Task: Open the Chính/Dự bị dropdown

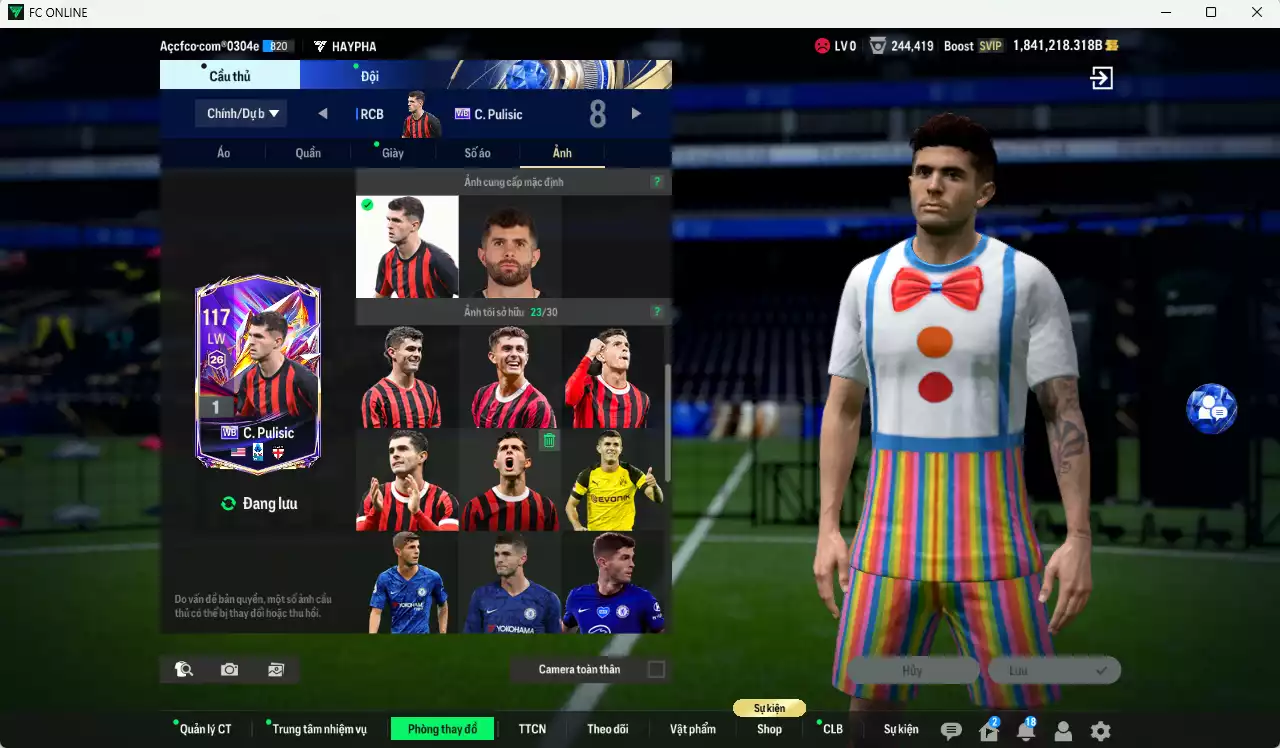Action: 241,114
